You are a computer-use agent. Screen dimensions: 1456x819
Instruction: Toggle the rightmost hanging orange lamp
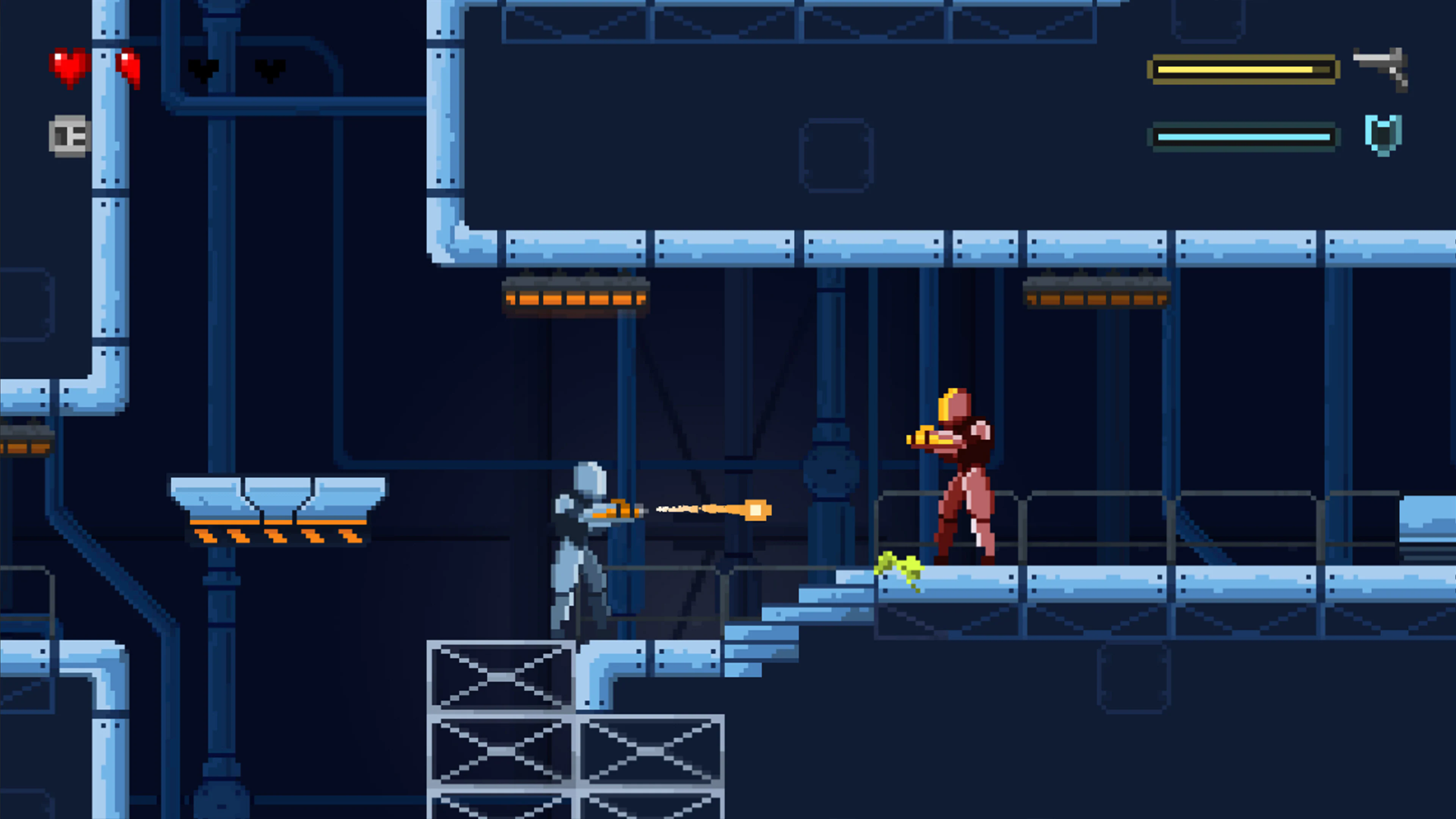point(1094,295)
